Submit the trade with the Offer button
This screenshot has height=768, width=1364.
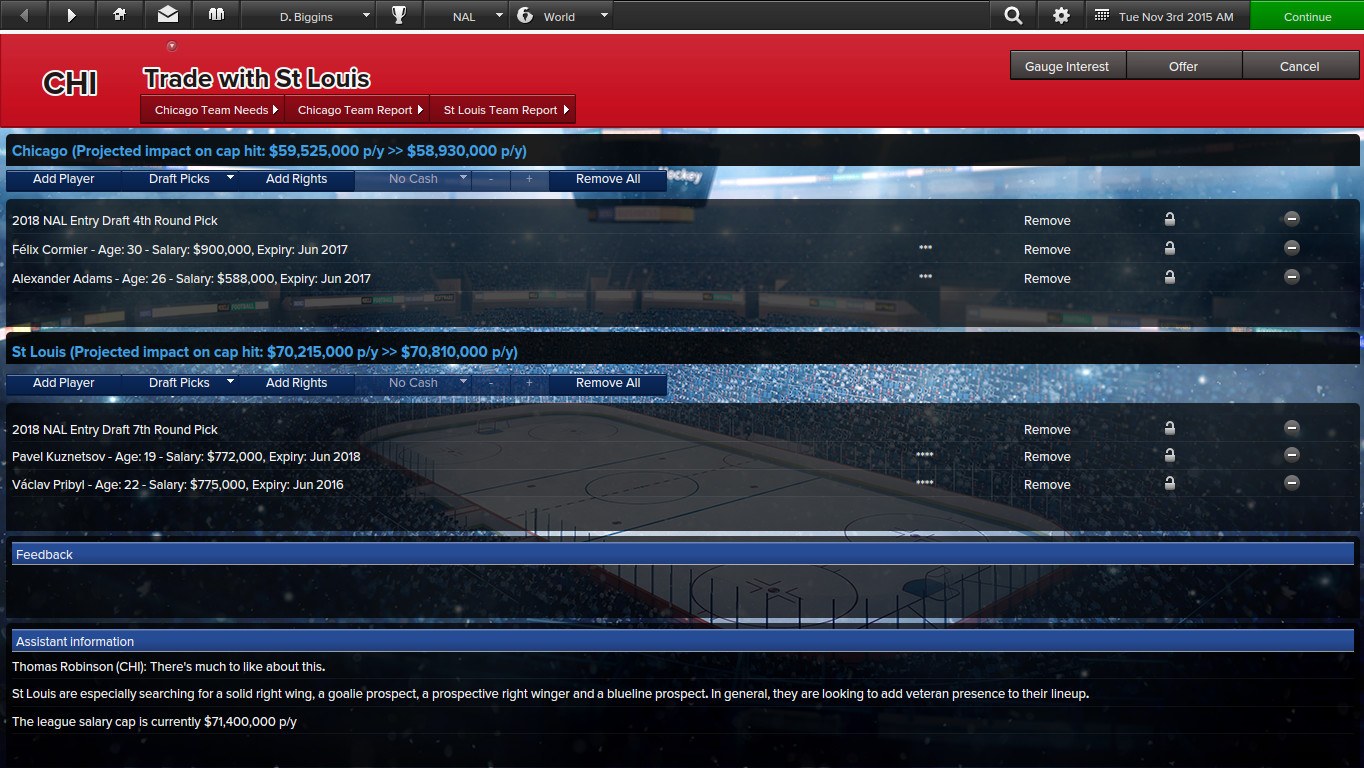coord(1183,65)
